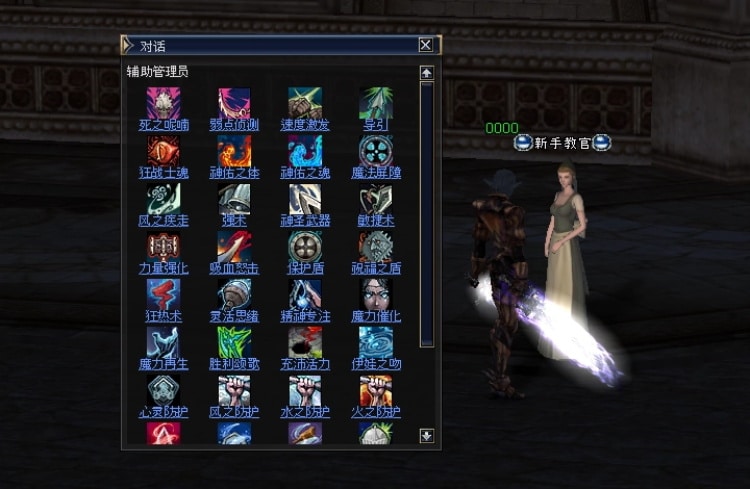Viewport: 750px width, 489px height.
Task: Select the 胜利颂歌 buff
Action: pyautogui.click(x=234, y=364)
